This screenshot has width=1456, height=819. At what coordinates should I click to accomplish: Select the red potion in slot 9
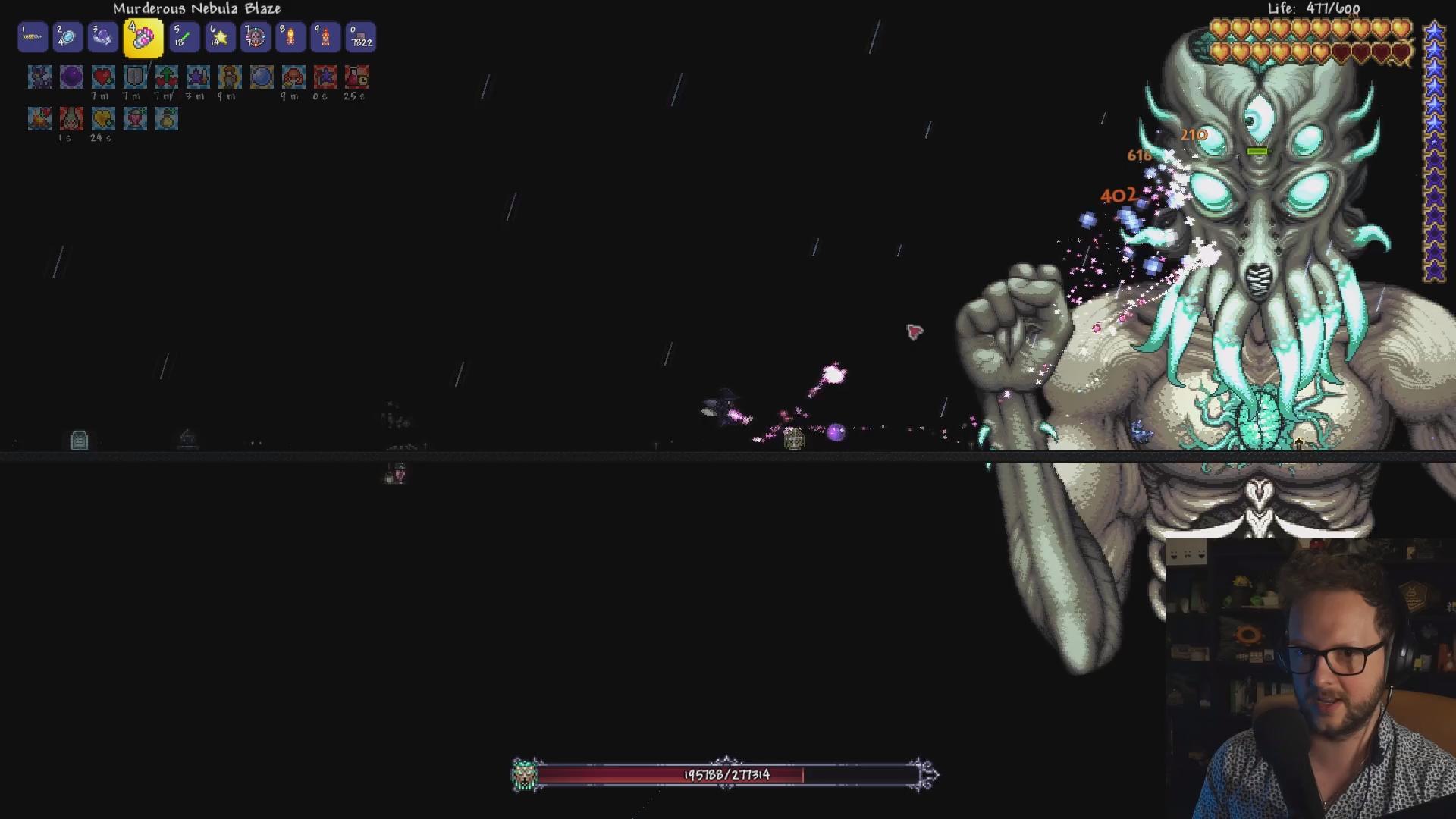[326, 37]
